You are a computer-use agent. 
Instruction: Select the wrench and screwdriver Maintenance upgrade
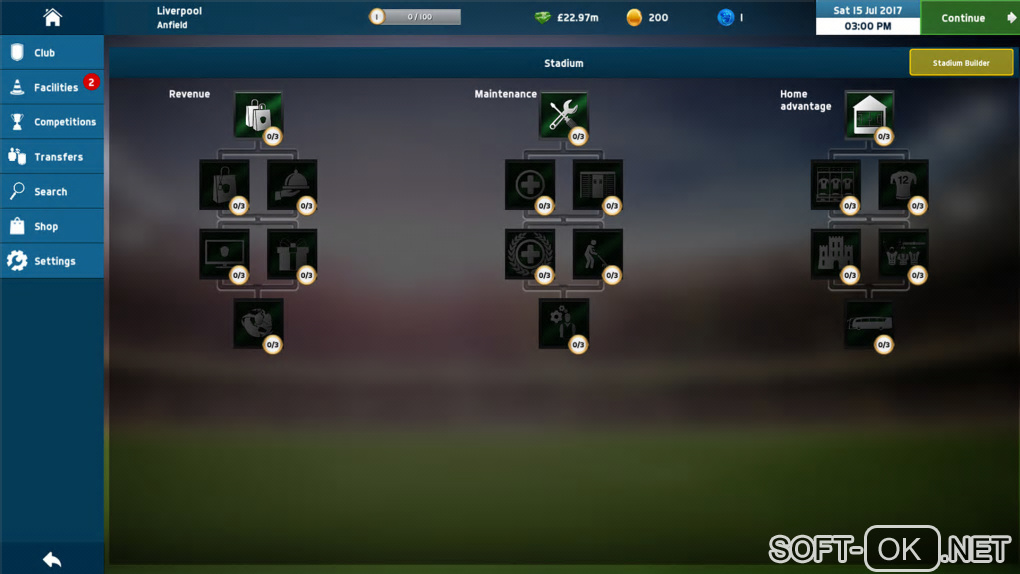[x=564, y=115]
